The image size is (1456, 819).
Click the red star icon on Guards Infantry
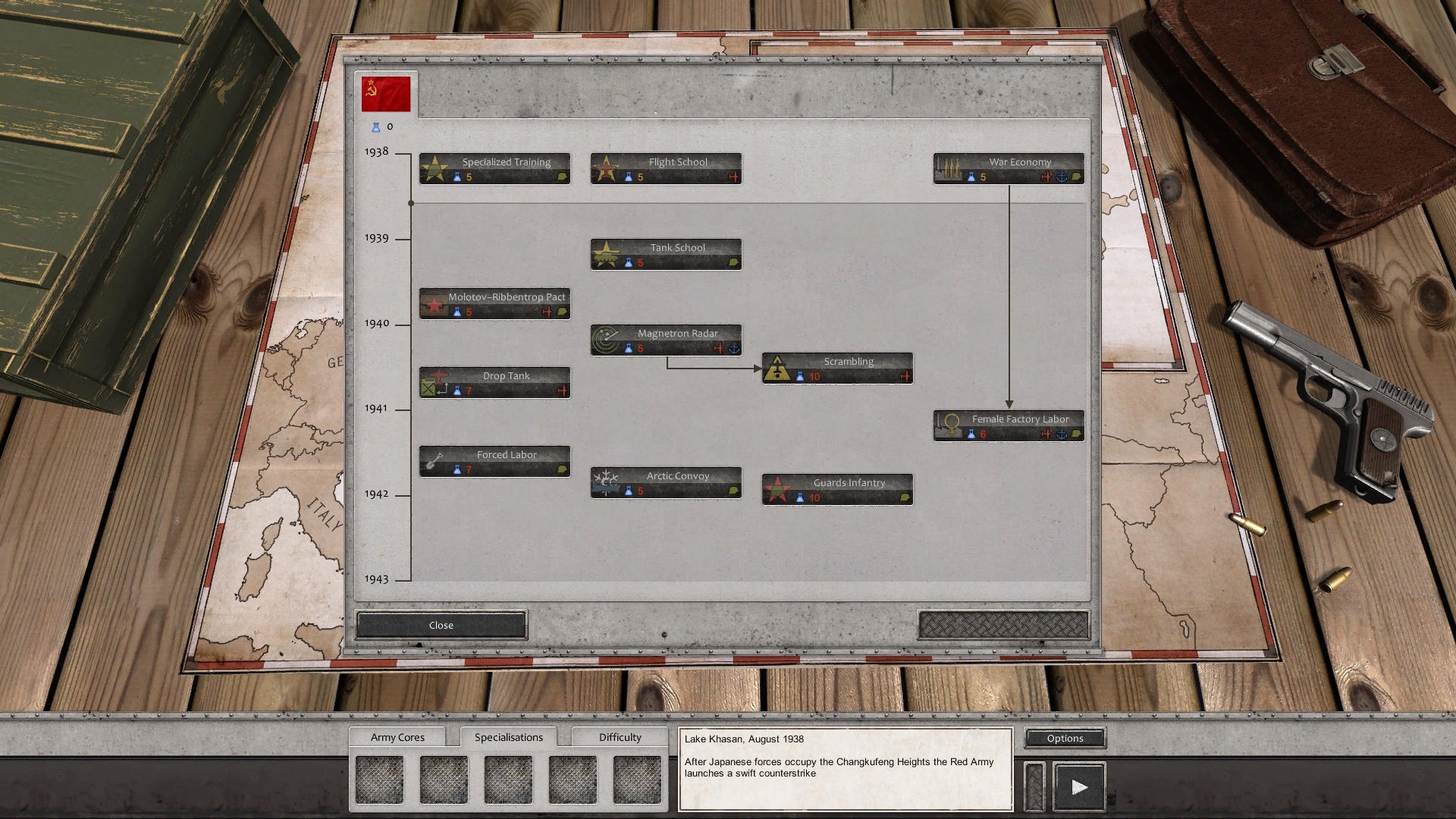778,488
